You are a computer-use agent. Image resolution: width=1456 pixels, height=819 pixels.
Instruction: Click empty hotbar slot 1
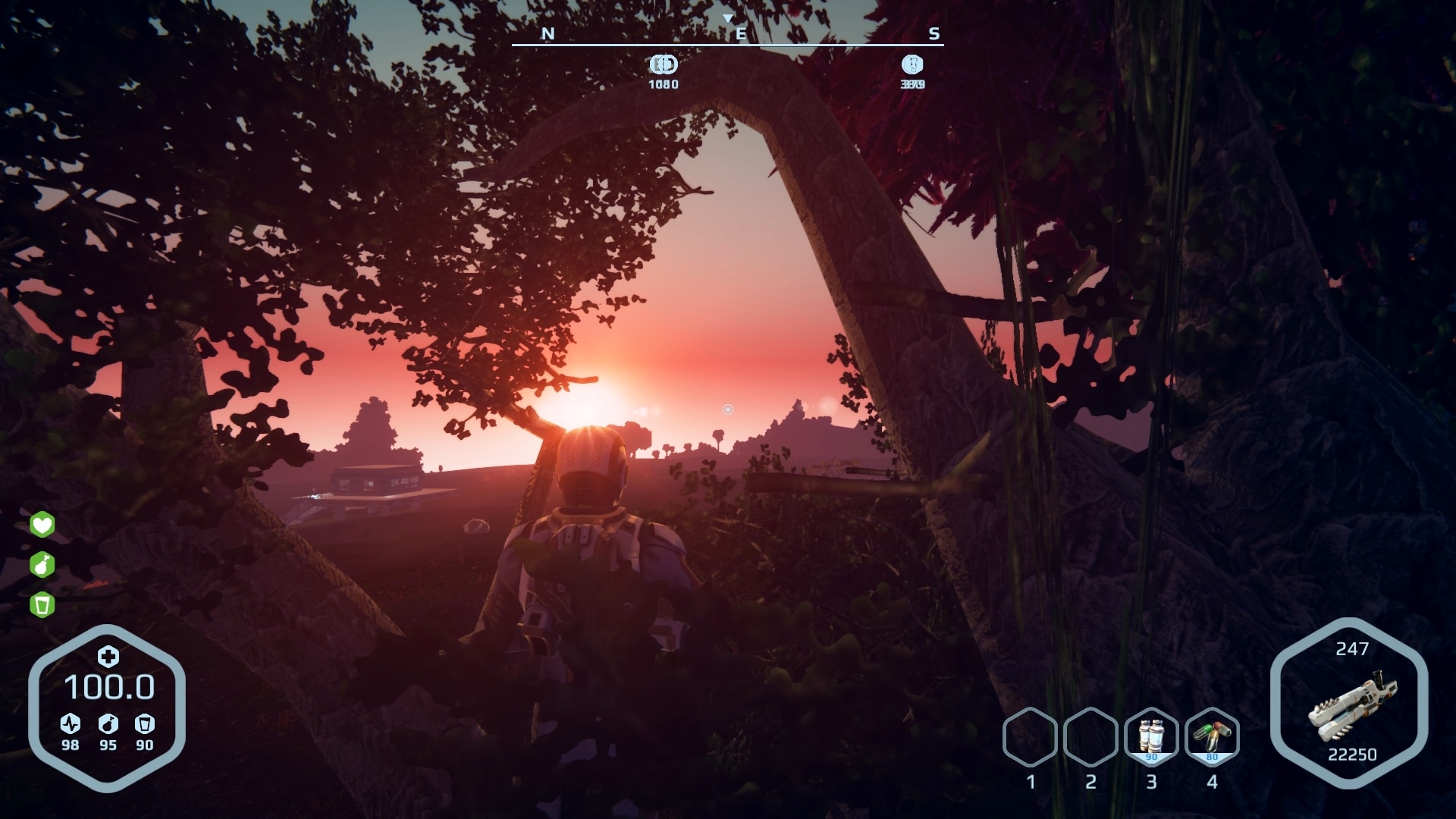click(1031, 735)
